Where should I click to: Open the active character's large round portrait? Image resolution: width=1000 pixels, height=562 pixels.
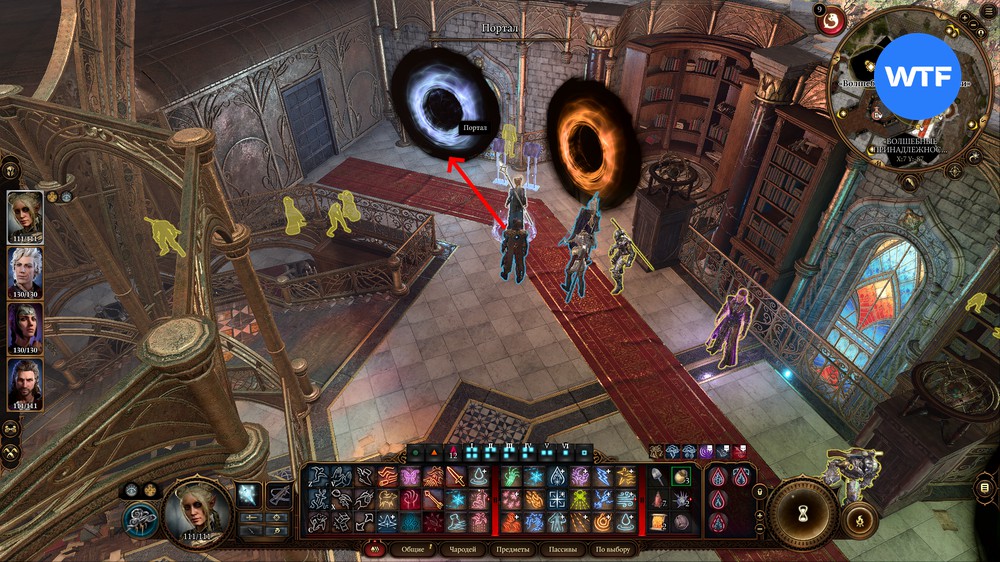197,509
